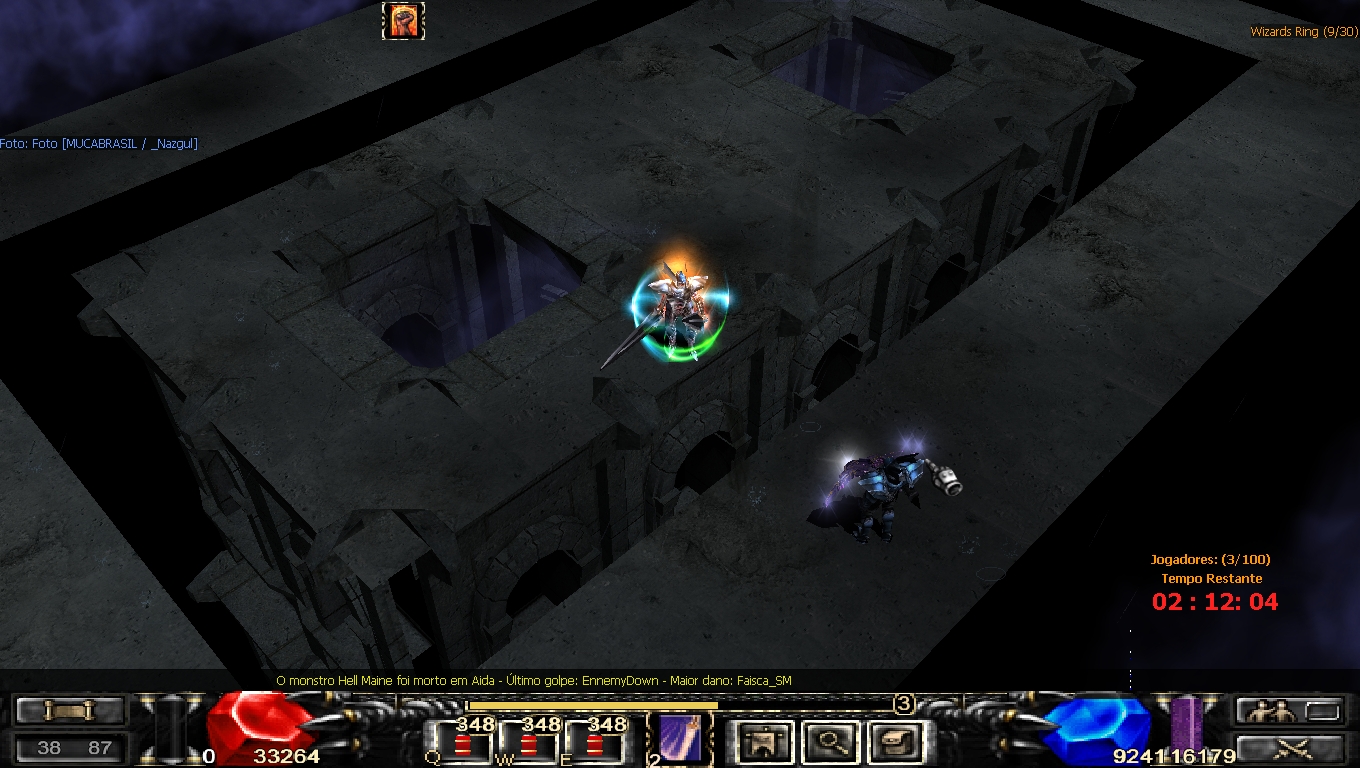Click the scroll button in bottom-left panel
1360x768 pixels.
[x=68, y=711]
